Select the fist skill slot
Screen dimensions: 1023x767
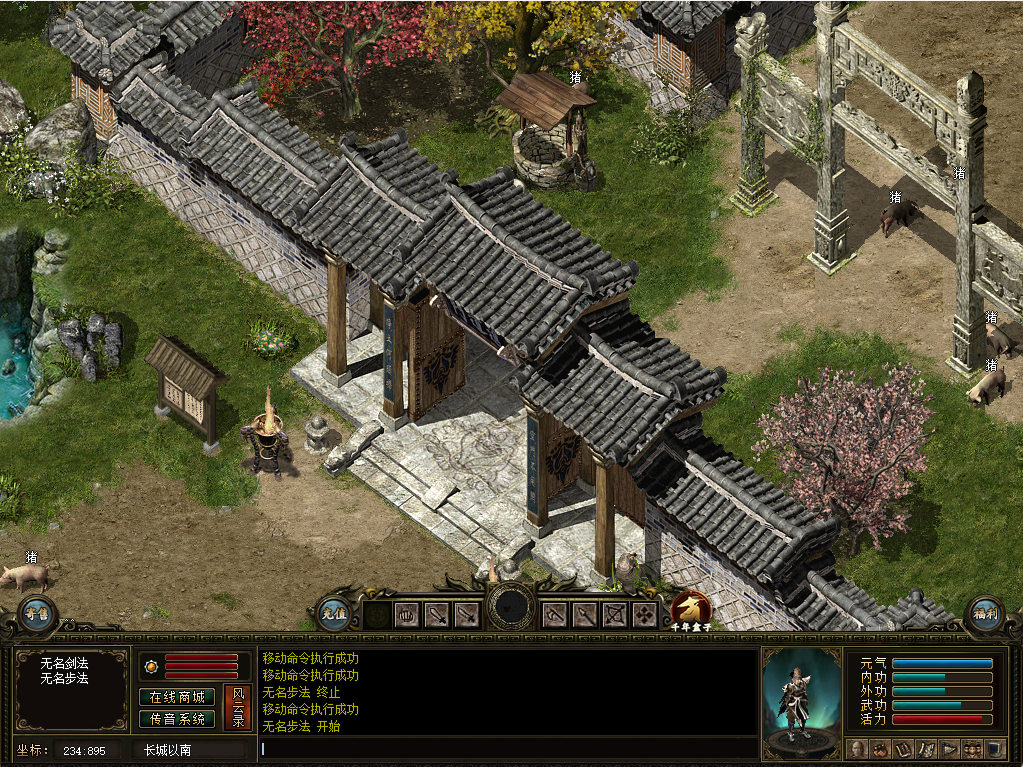(x=406, y=614)
